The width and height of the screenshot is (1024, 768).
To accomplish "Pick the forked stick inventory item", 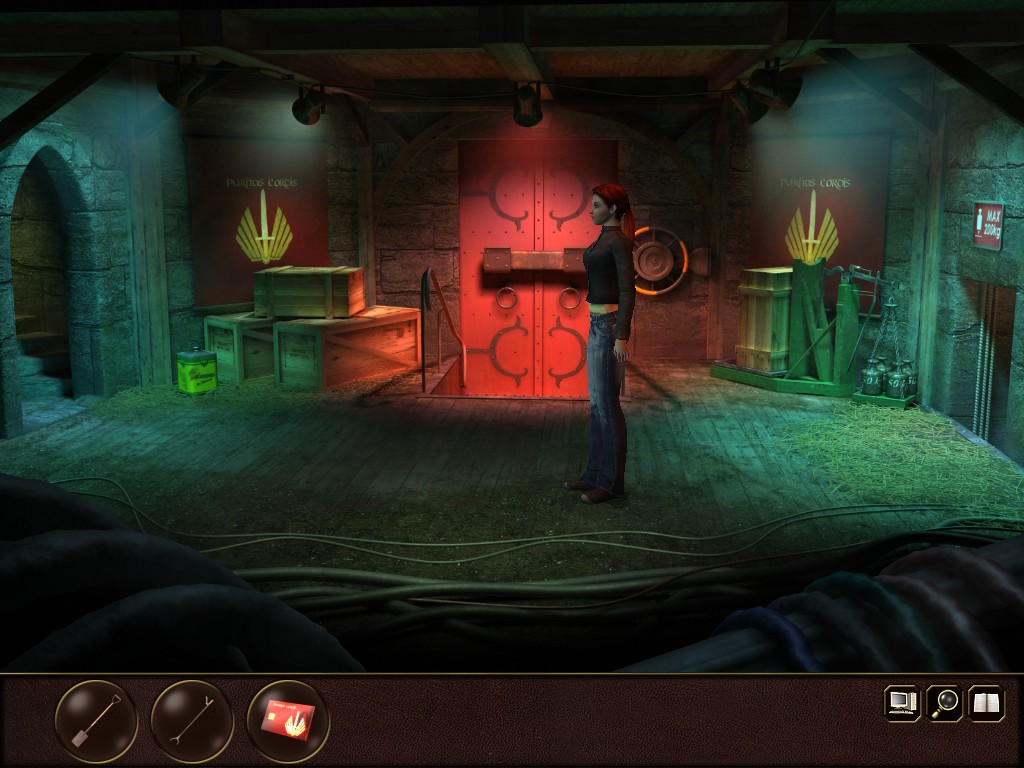I will point(192,721).
